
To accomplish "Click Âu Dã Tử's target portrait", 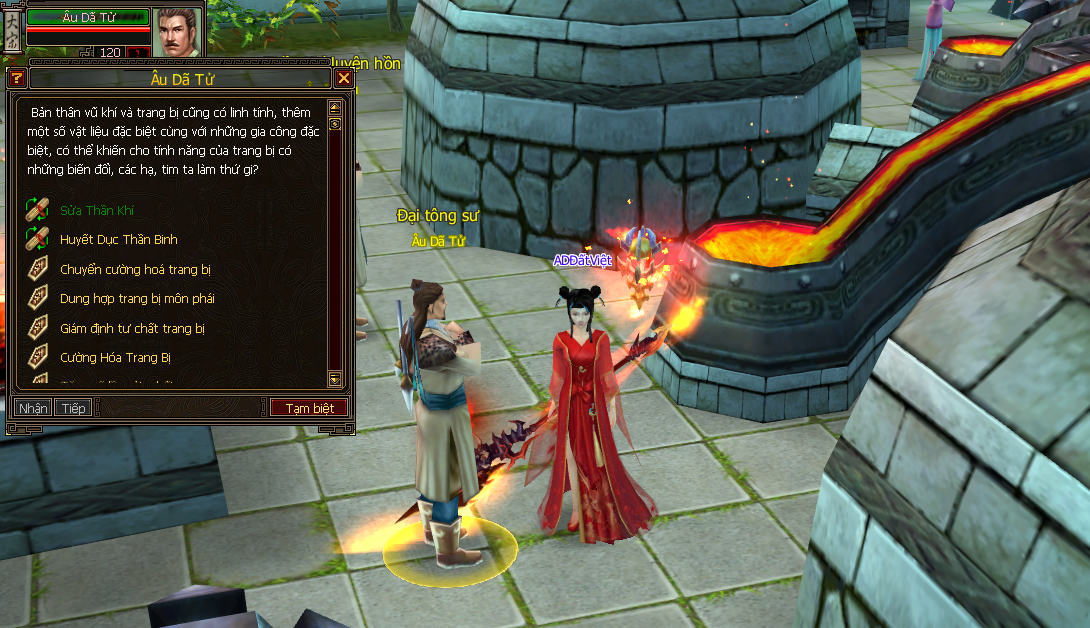I will click(177, 32).
